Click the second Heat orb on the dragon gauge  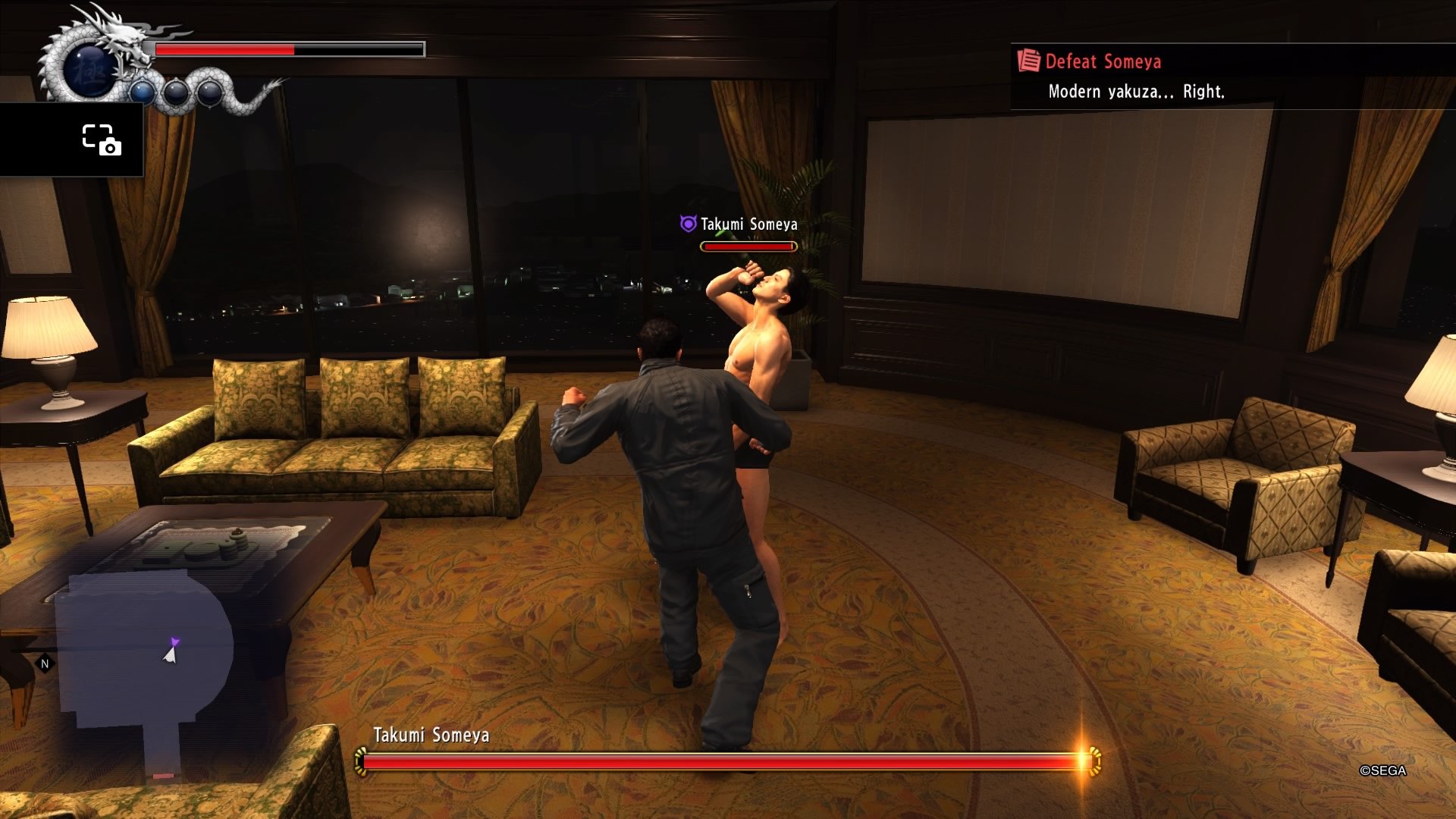point(175,95)
